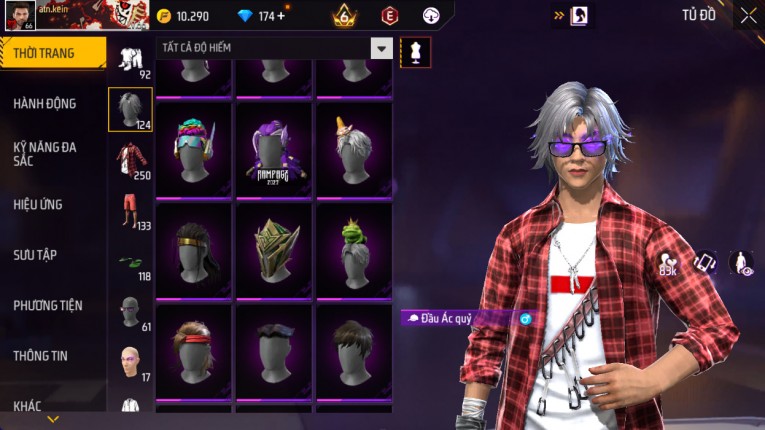Add diamonds with the plus button

coord(281,16)
